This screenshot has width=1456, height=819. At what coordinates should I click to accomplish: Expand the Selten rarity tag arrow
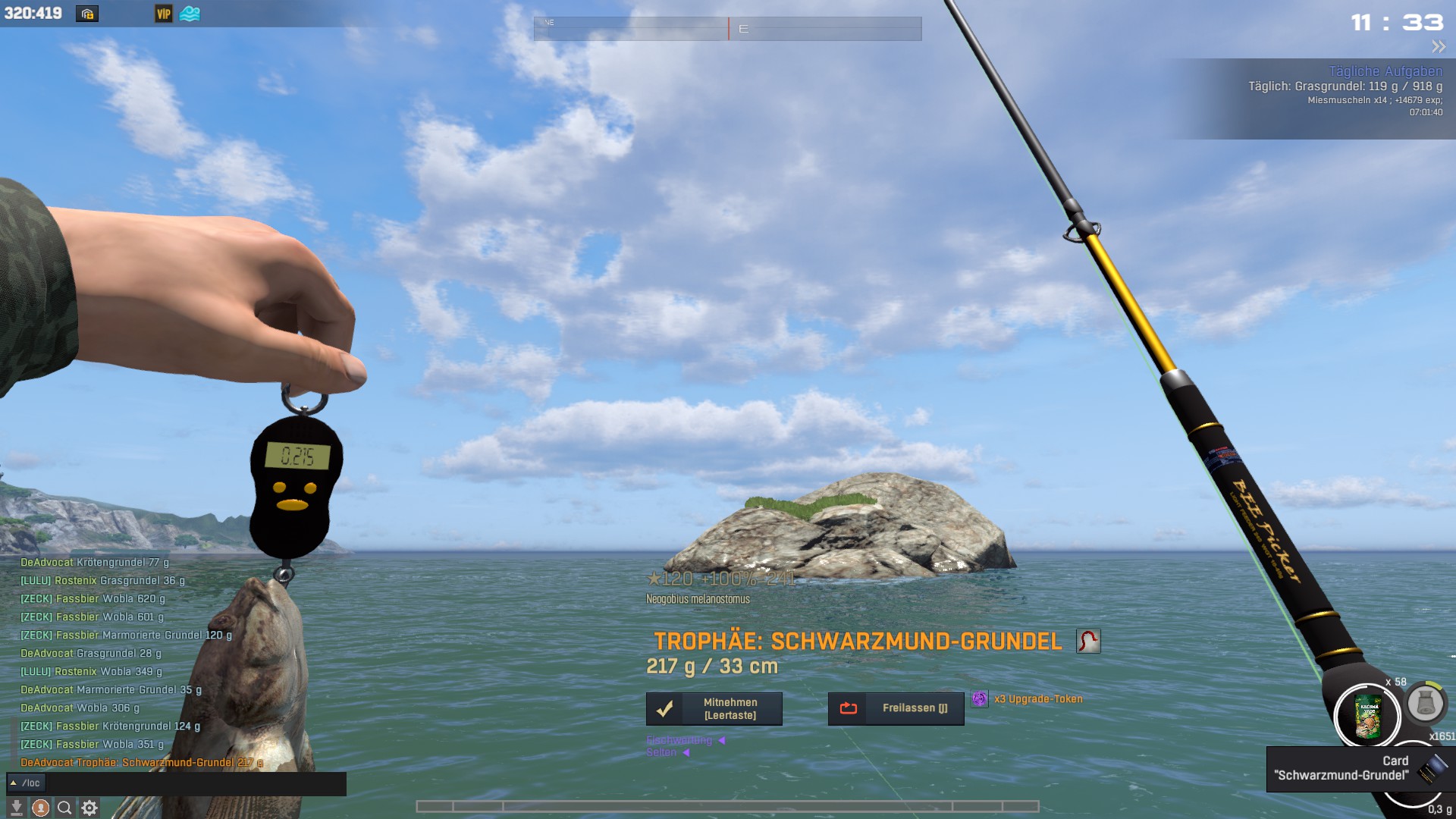pos(686,753)
